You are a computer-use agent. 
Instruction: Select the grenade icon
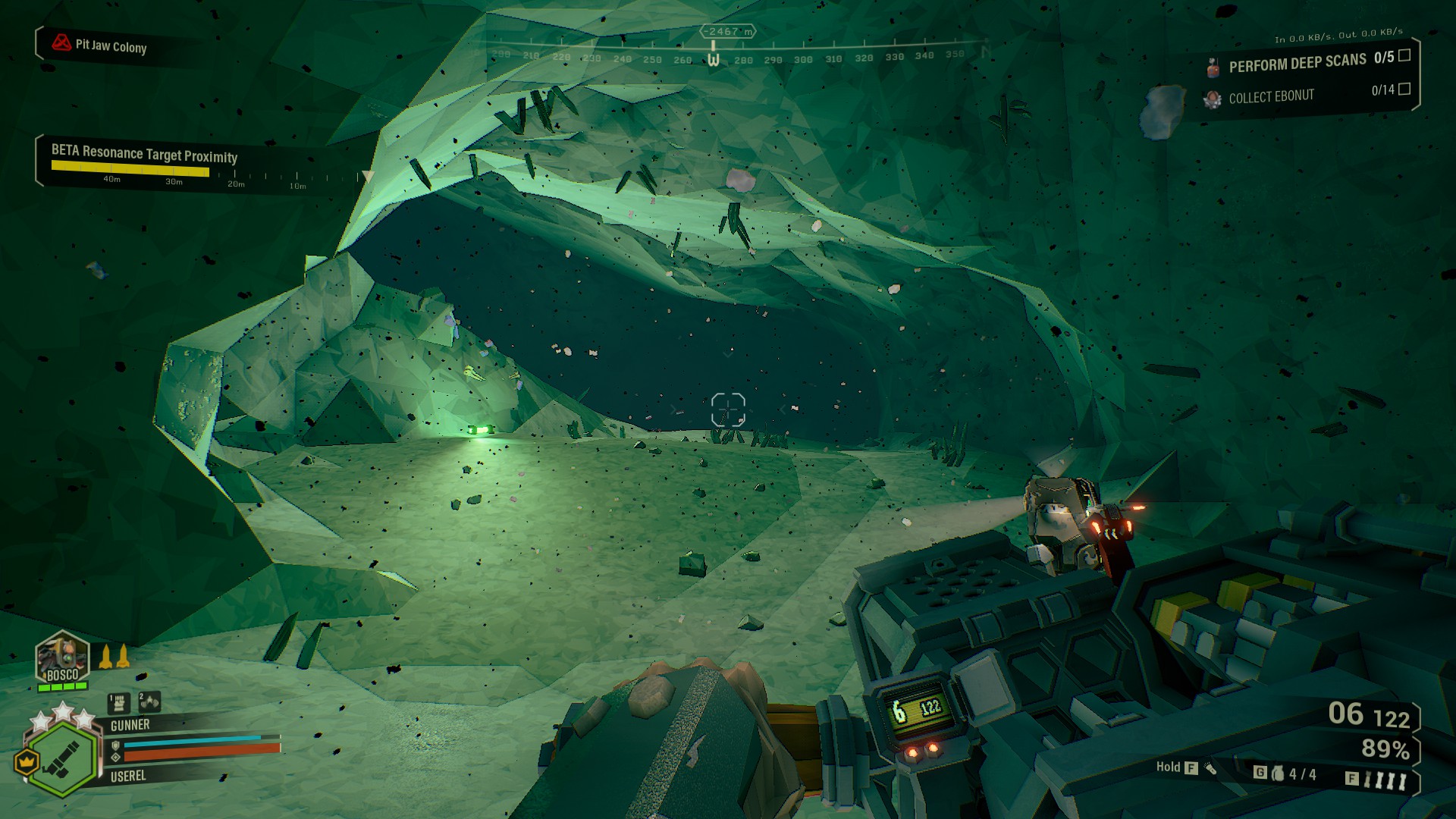pos(1279,773)
